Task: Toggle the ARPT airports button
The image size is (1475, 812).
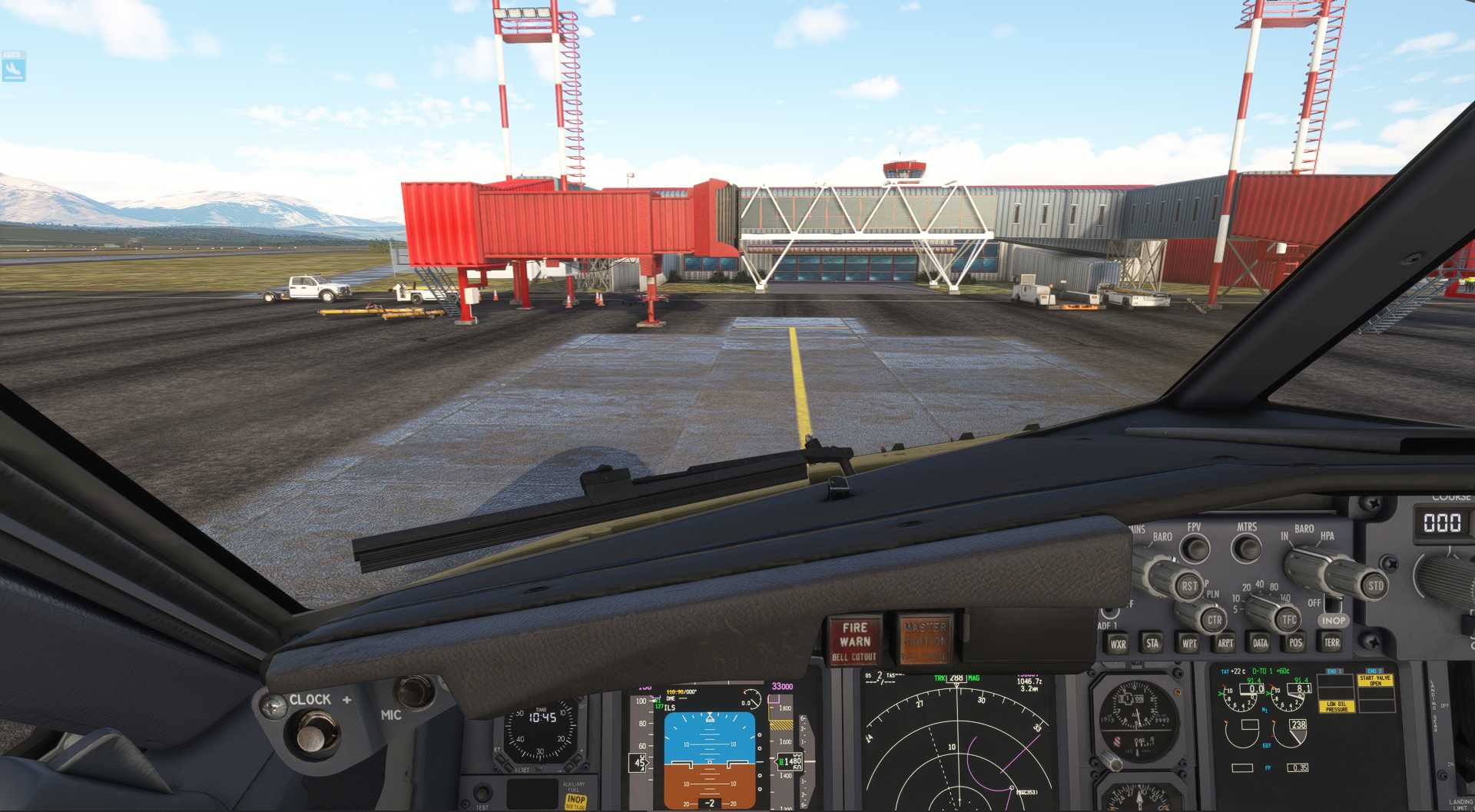Action: click(1225, 643)
